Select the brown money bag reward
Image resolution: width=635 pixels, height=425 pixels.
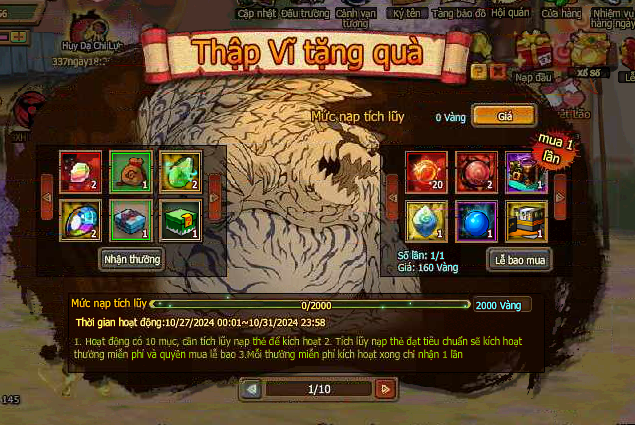pos(129,170)
